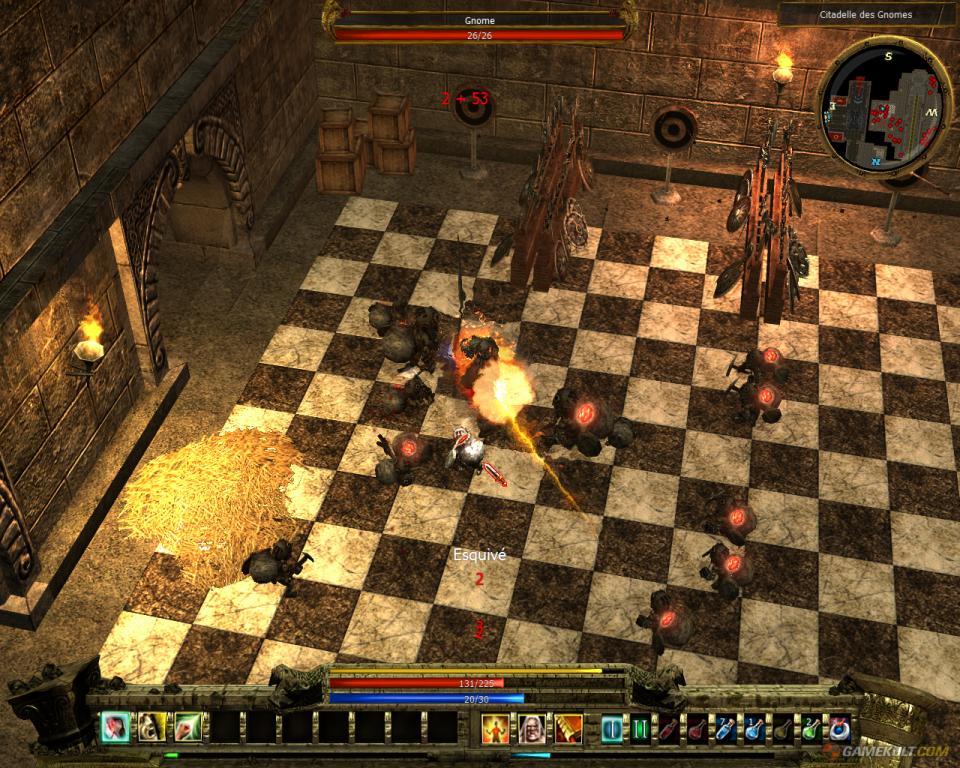
Task: Select the Gnome target name frame
Action: 476,18
